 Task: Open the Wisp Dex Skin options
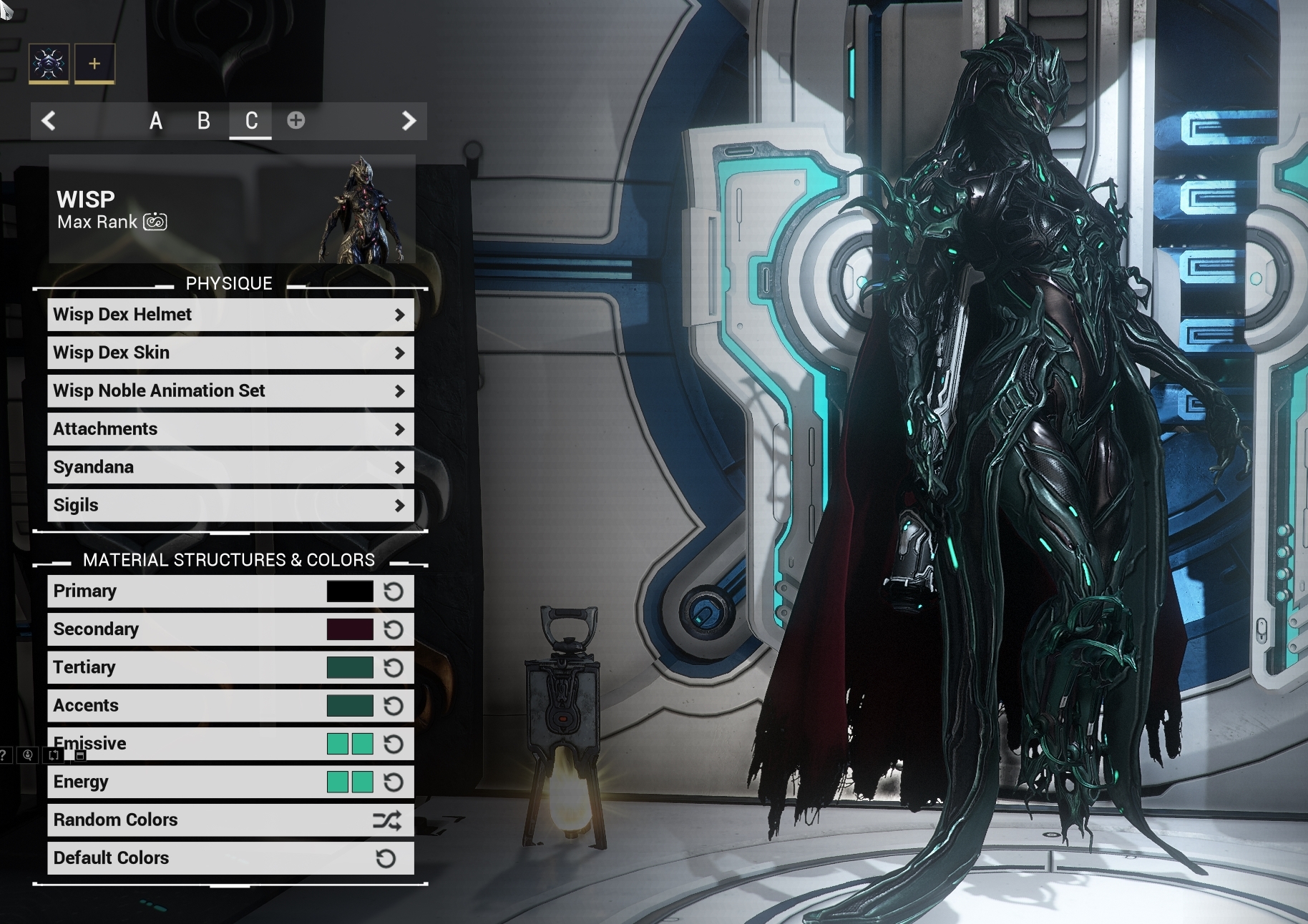(230, 353)
